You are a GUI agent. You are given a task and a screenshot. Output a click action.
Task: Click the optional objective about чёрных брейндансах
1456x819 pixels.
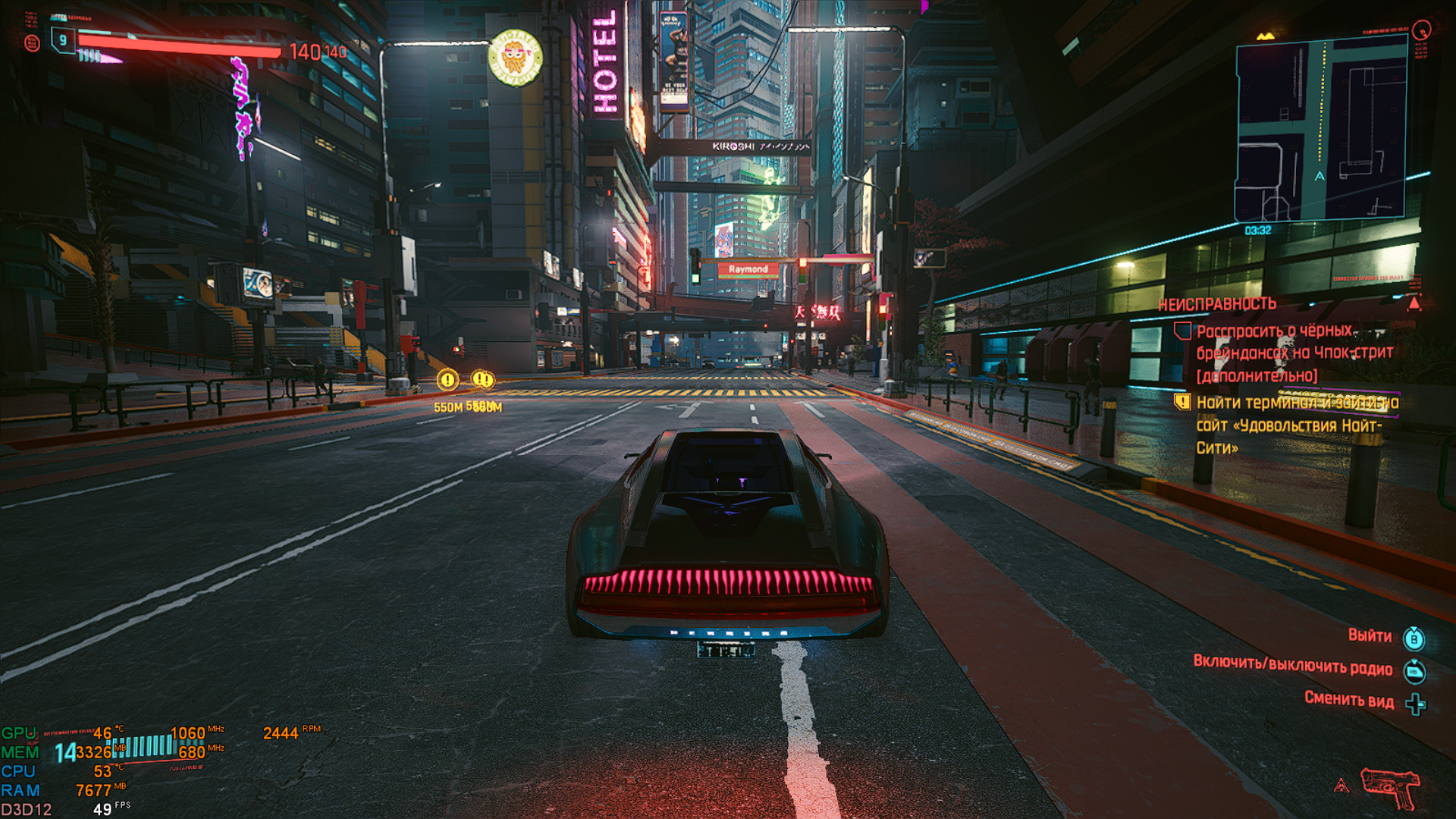coord(1294,353)
